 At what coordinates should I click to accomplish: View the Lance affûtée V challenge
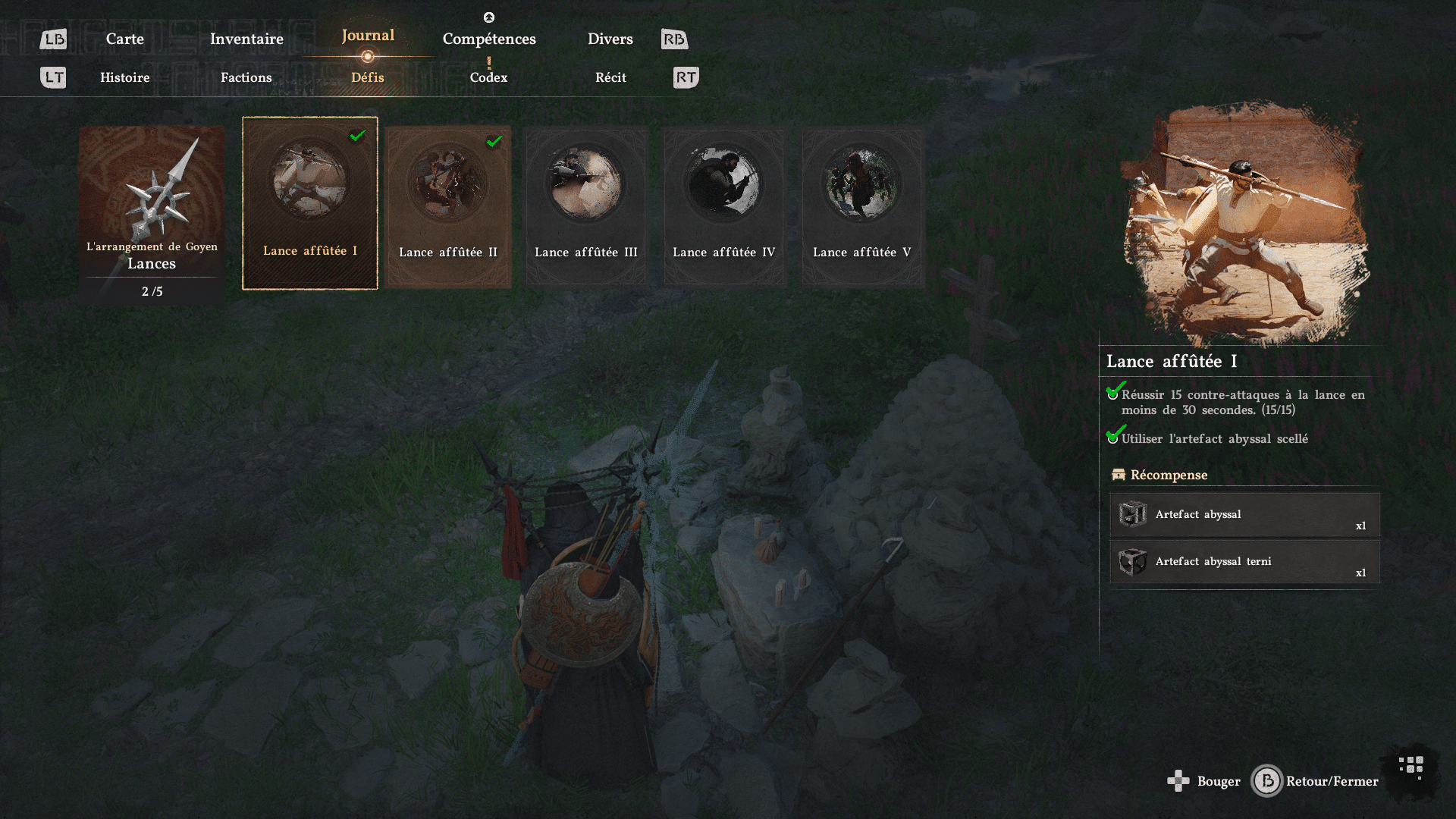[862, 206]
